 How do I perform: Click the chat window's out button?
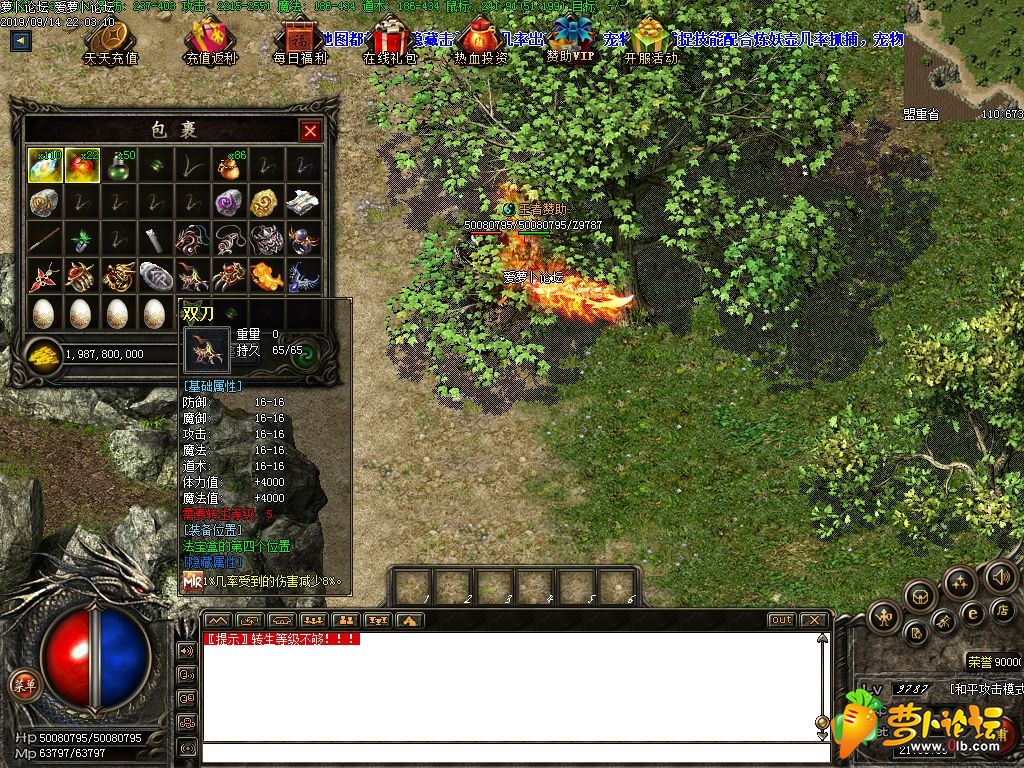(781, 620)
